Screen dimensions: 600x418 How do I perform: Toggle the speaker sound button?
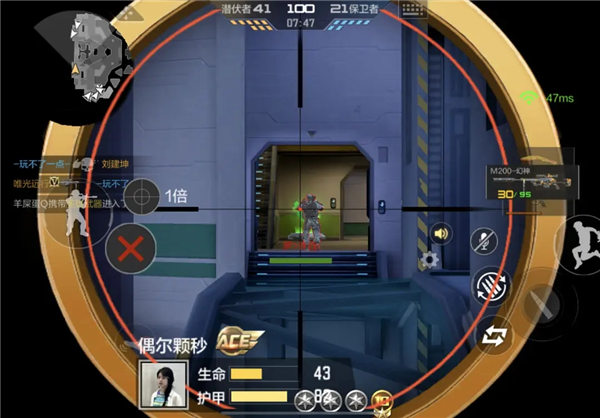point(439,234)
